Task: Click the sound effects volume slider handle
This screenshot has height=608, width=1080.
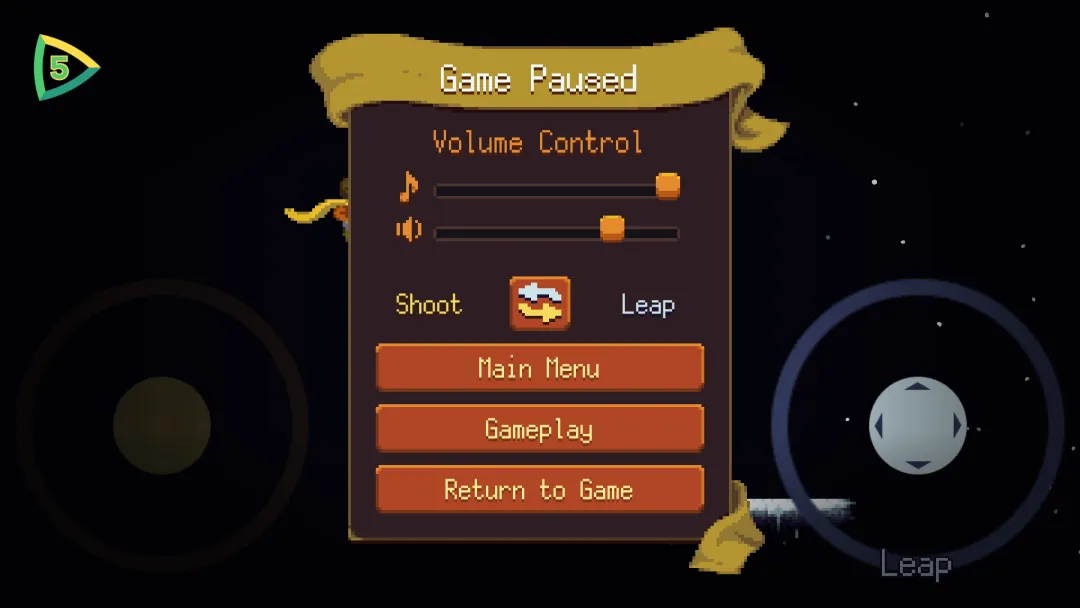Action: (x=612, y=229)
